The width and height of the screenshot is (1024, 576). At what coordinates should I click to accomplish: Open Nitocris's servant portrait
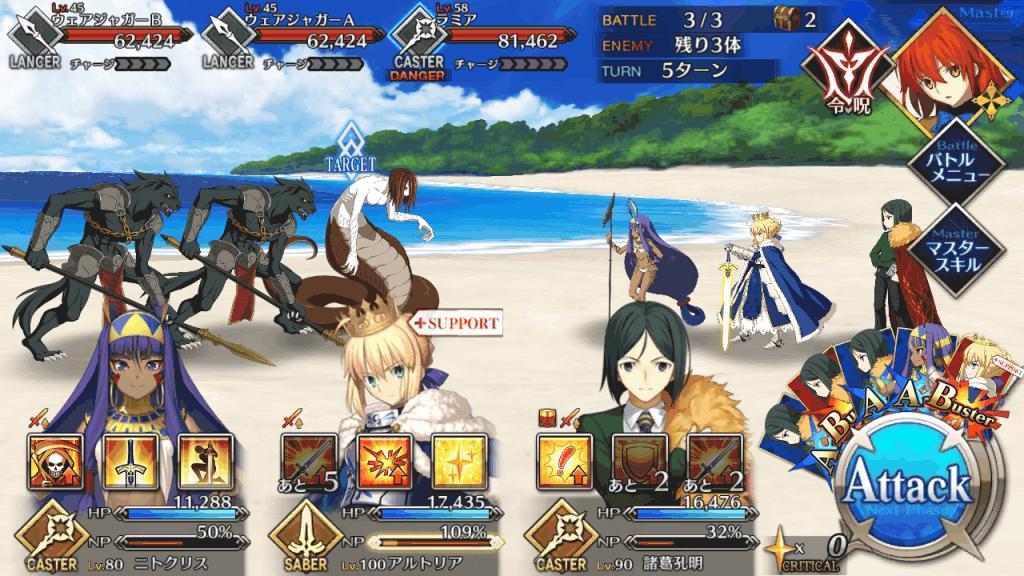(x=125, y=370)
